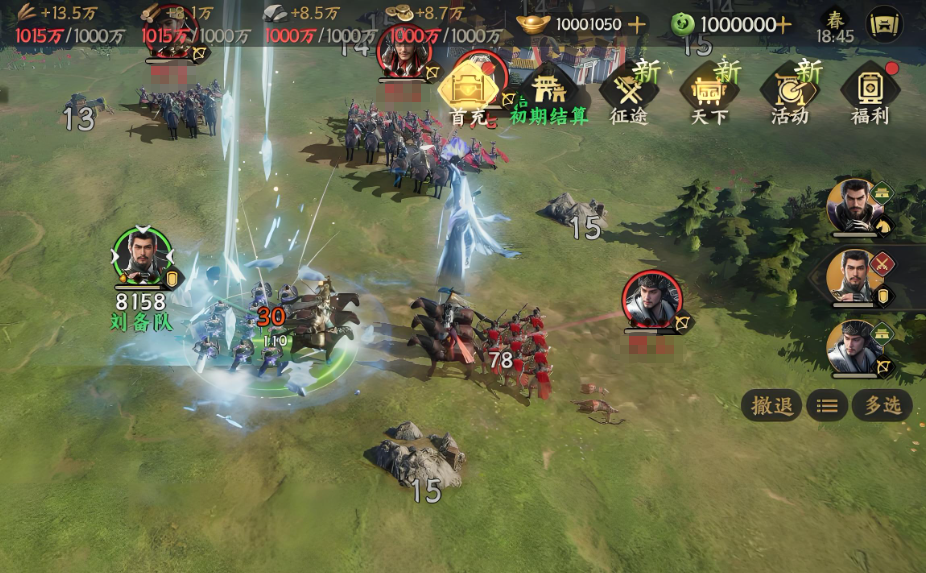Open the 天下 menu
The height and width of the screenshot is (573, 926).
coord(709,93)
